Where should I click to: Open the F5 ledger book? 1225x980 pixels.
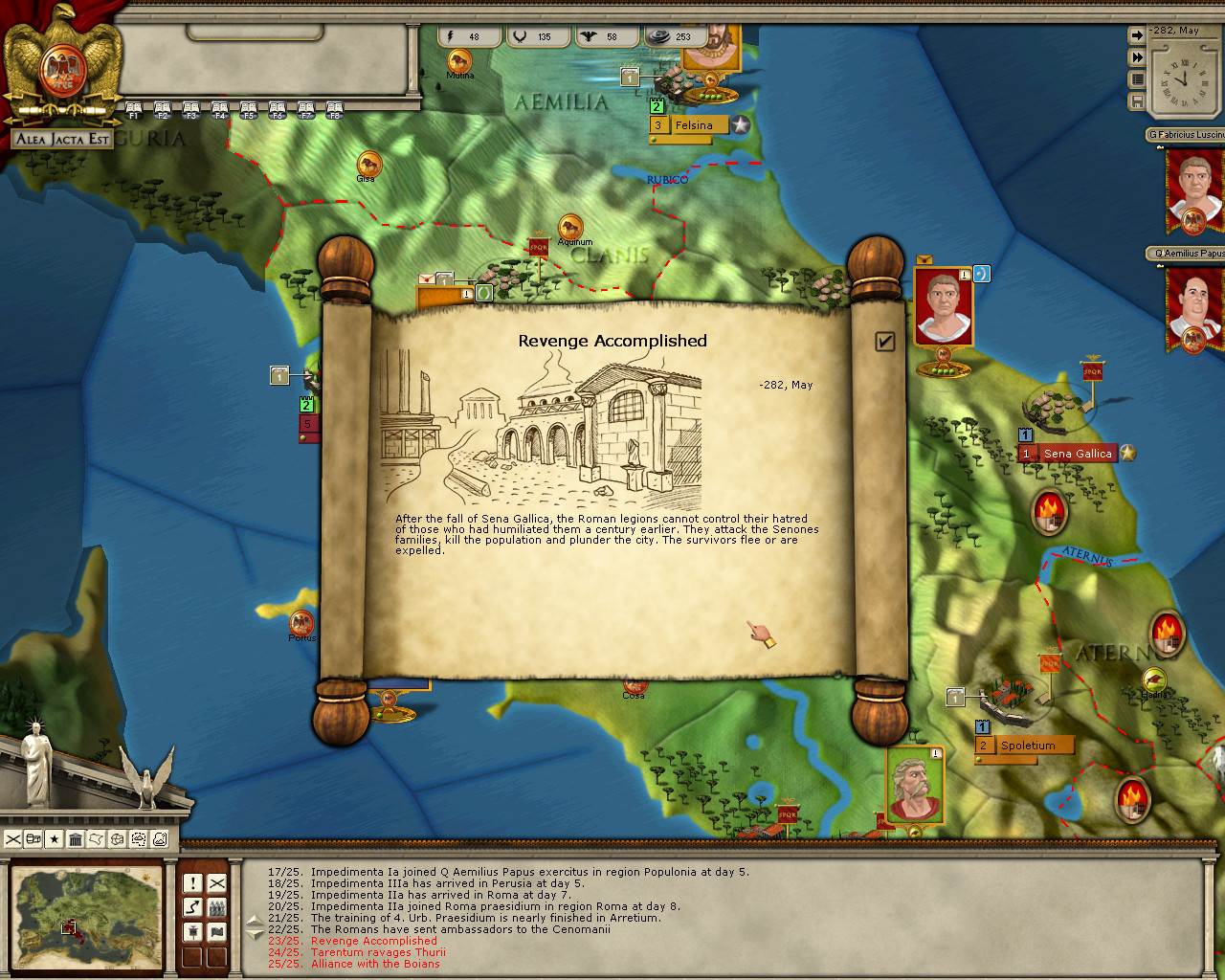[x=249, y=110]
